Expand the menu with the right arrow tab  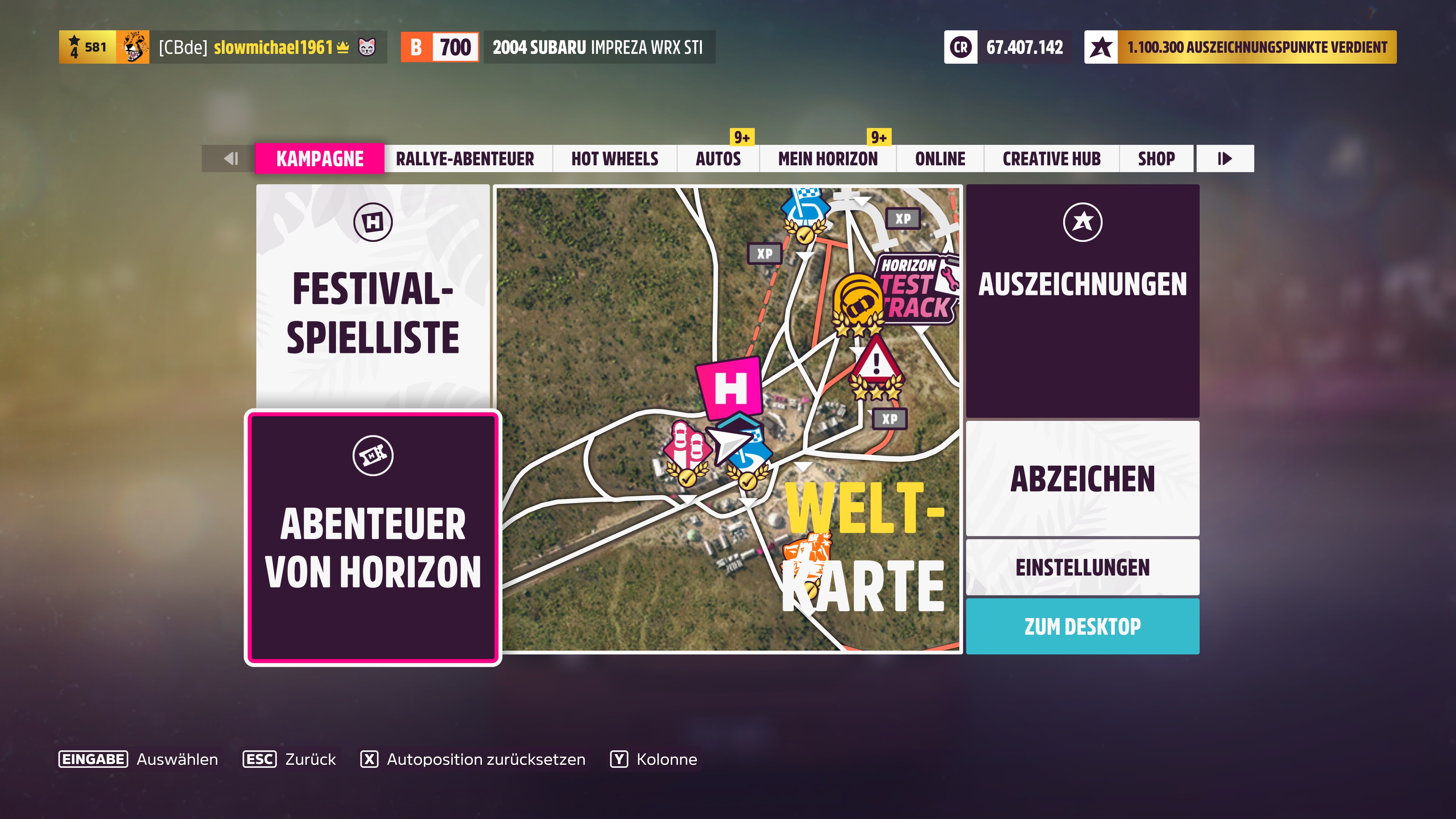coord(1224,159)
